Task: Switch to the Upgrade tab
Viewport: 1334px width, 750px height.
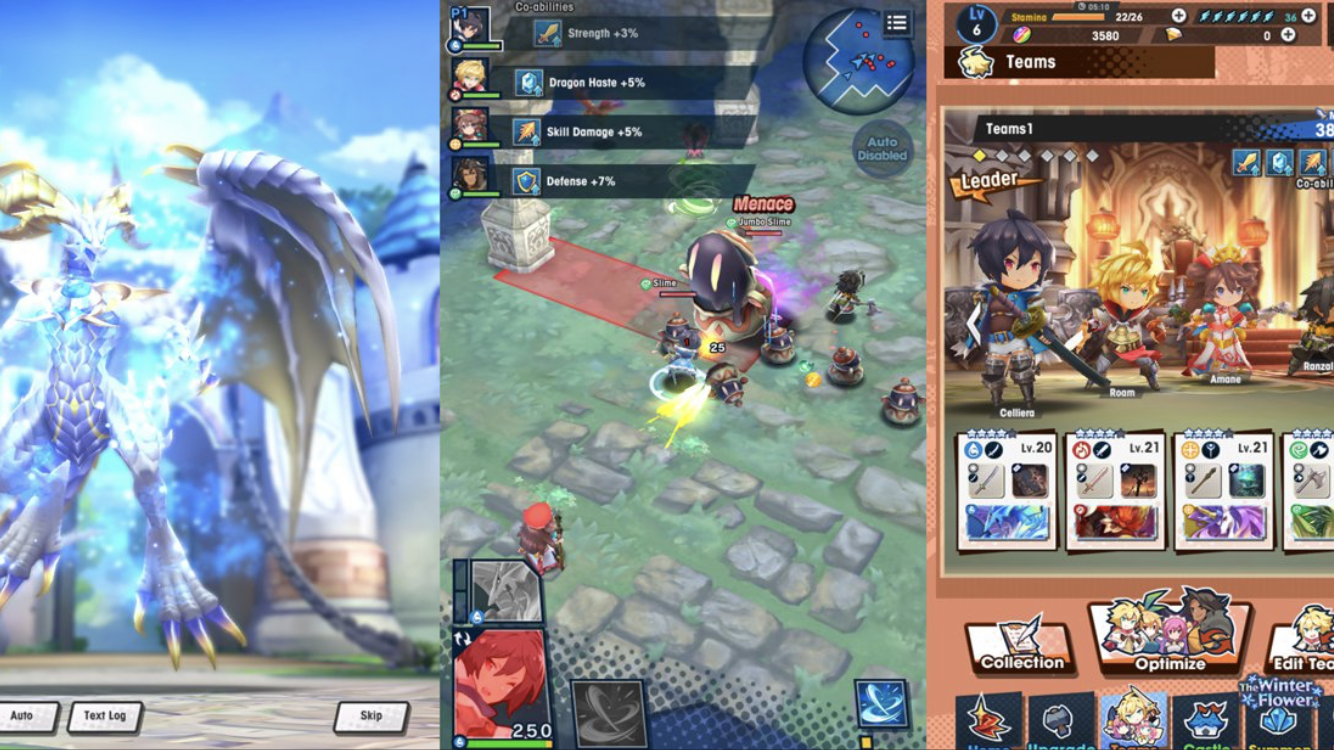Action: click(x=1060, y=722)
